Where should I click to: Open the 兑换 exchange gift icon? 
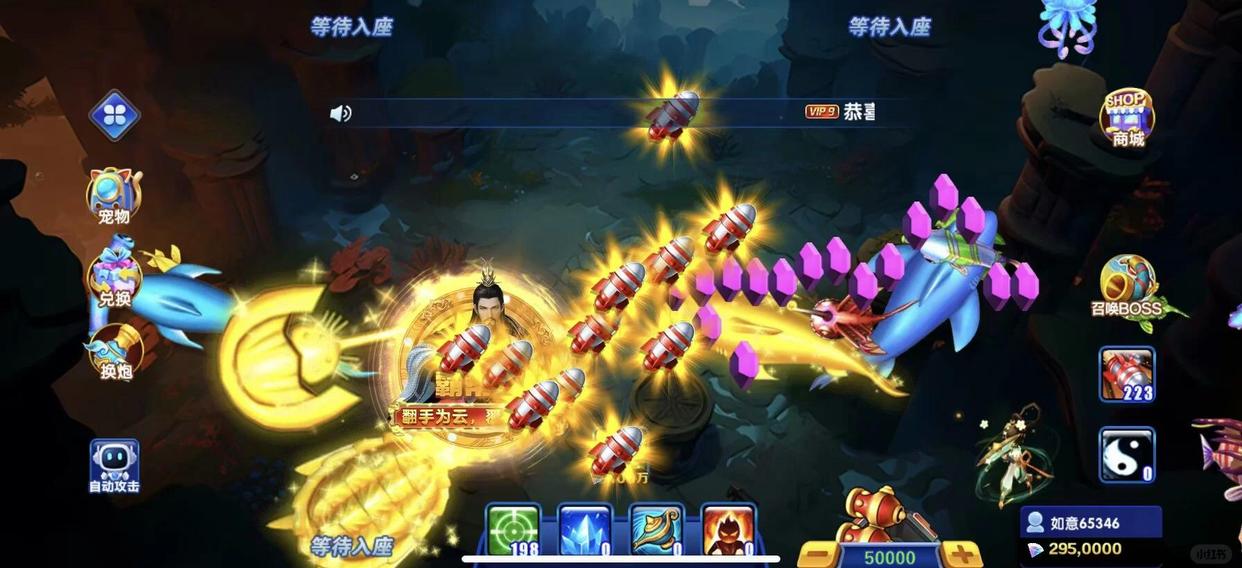pyautogui.click(x=113, y=276)
